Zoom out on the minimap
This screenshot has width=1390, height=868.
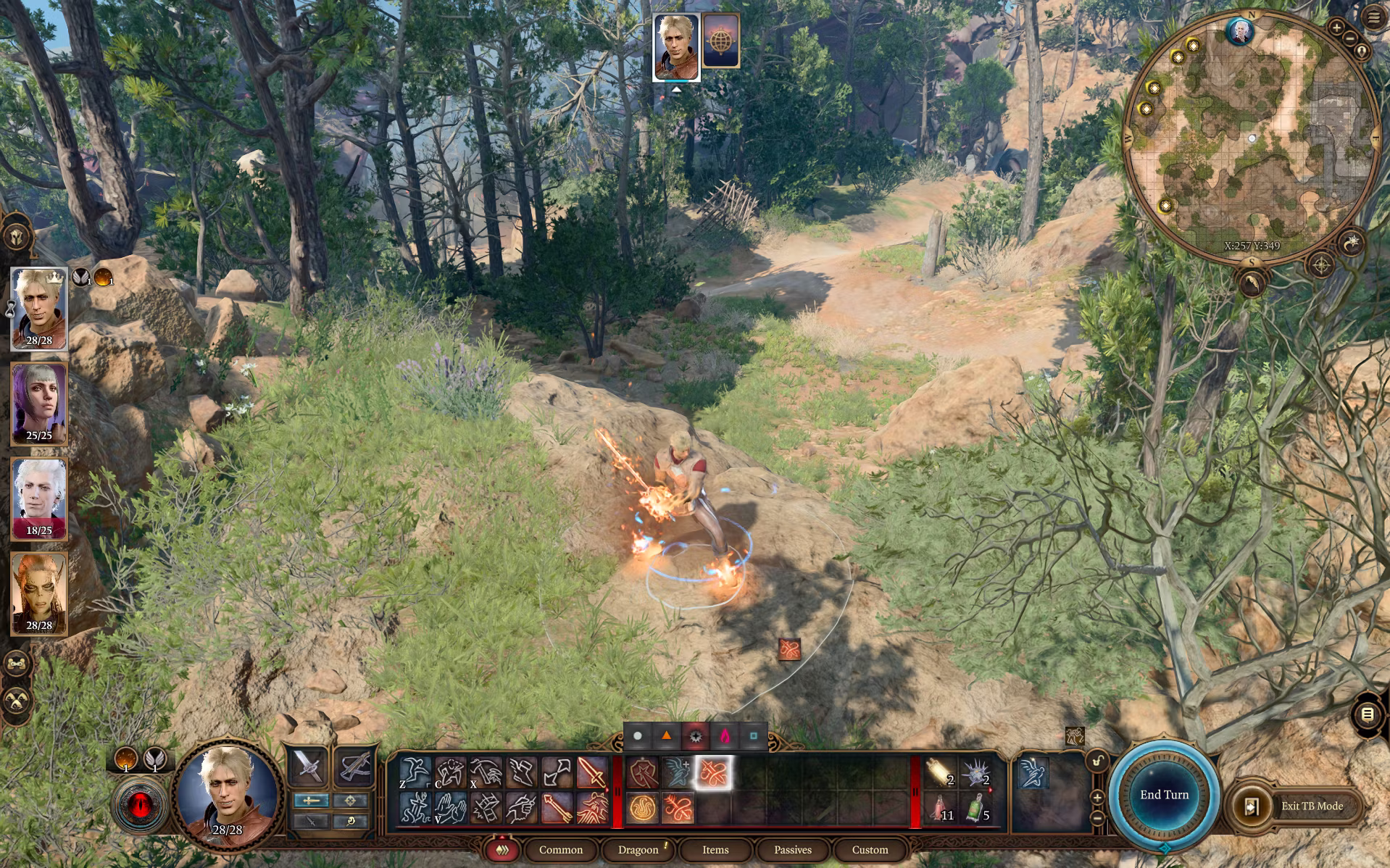(x=1349, y=38)
